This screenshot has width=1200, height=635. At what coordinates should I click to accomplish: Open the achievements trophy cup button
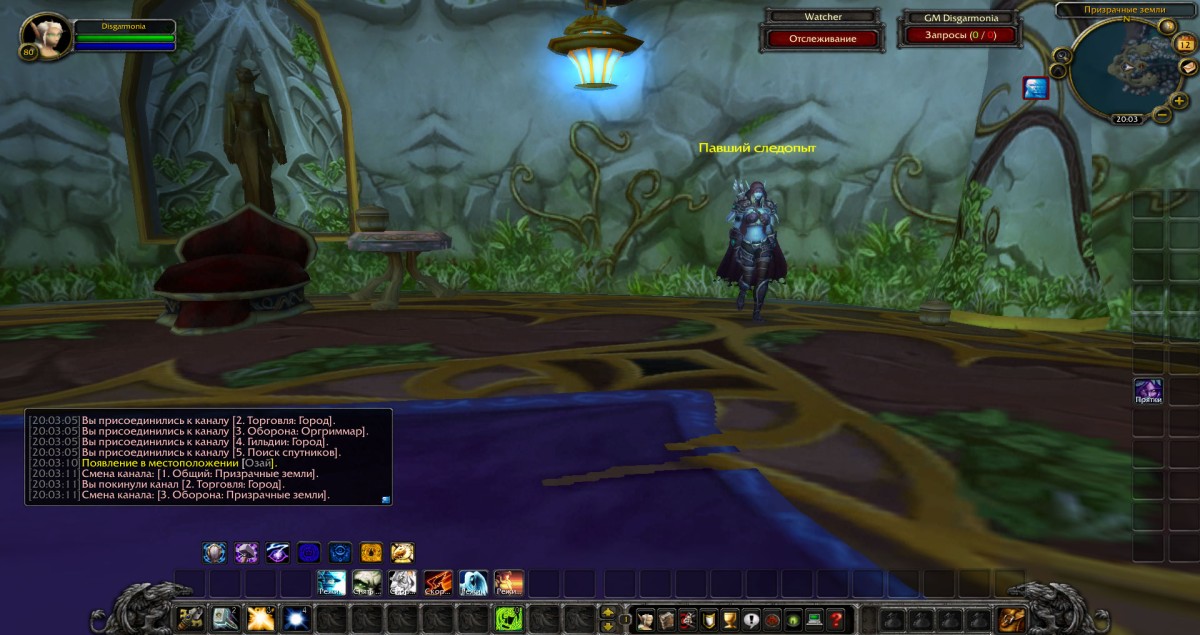coord(729,619)
